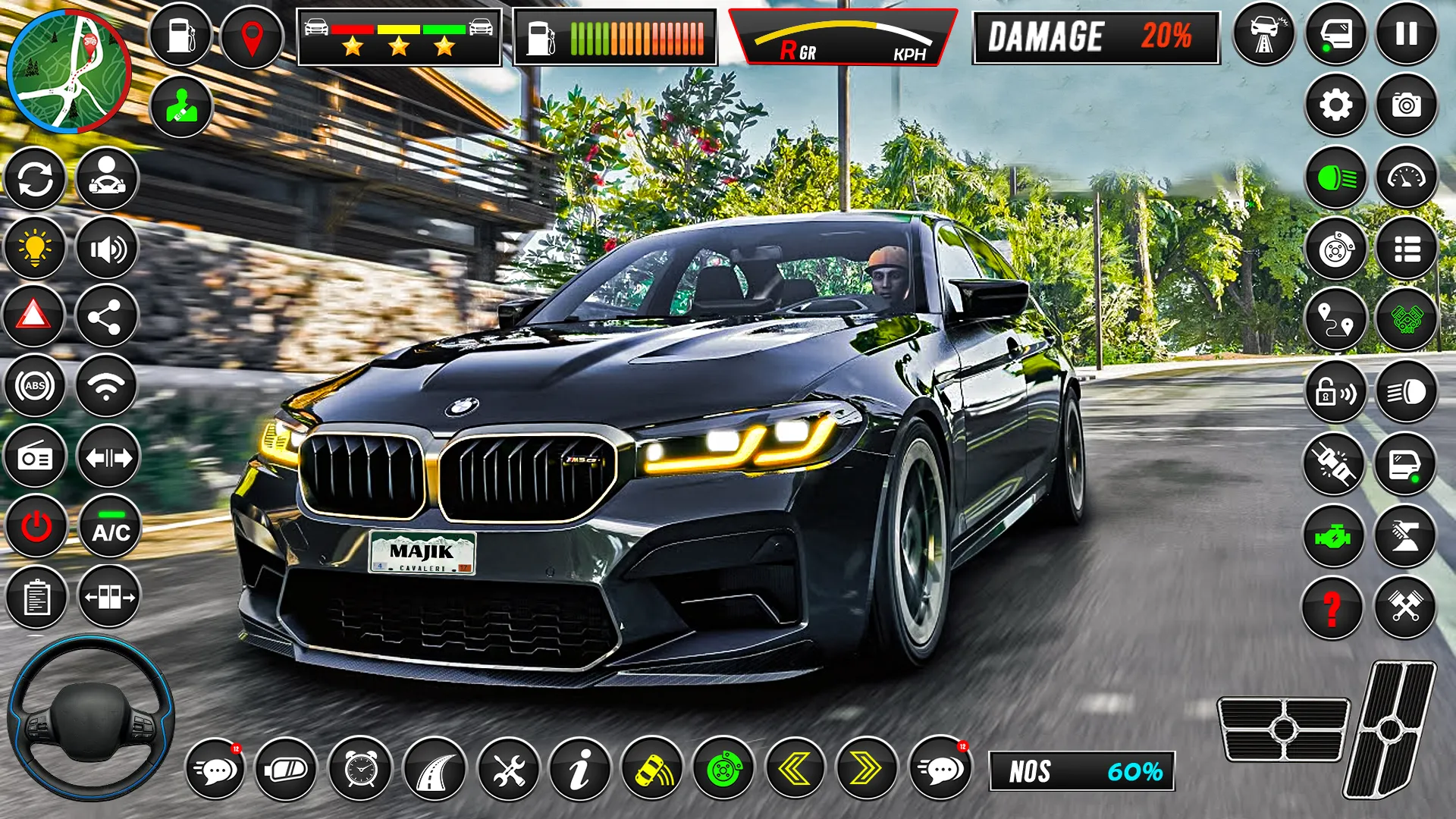
Task: Open the radio
Action: pyautogui.click(x=35, y=457)
